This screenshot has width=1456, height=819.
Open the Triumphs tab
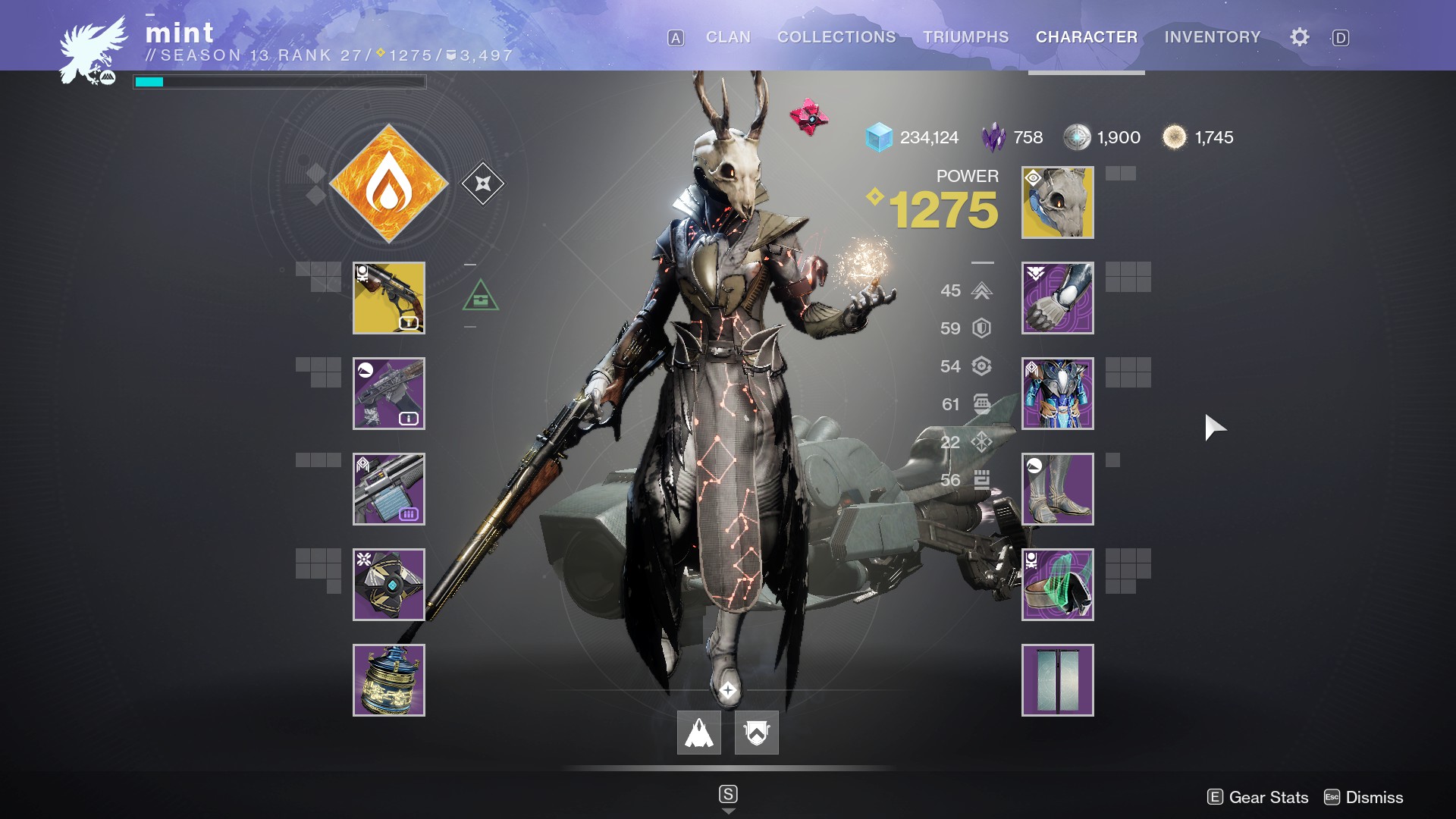click(x=965, y=37)
